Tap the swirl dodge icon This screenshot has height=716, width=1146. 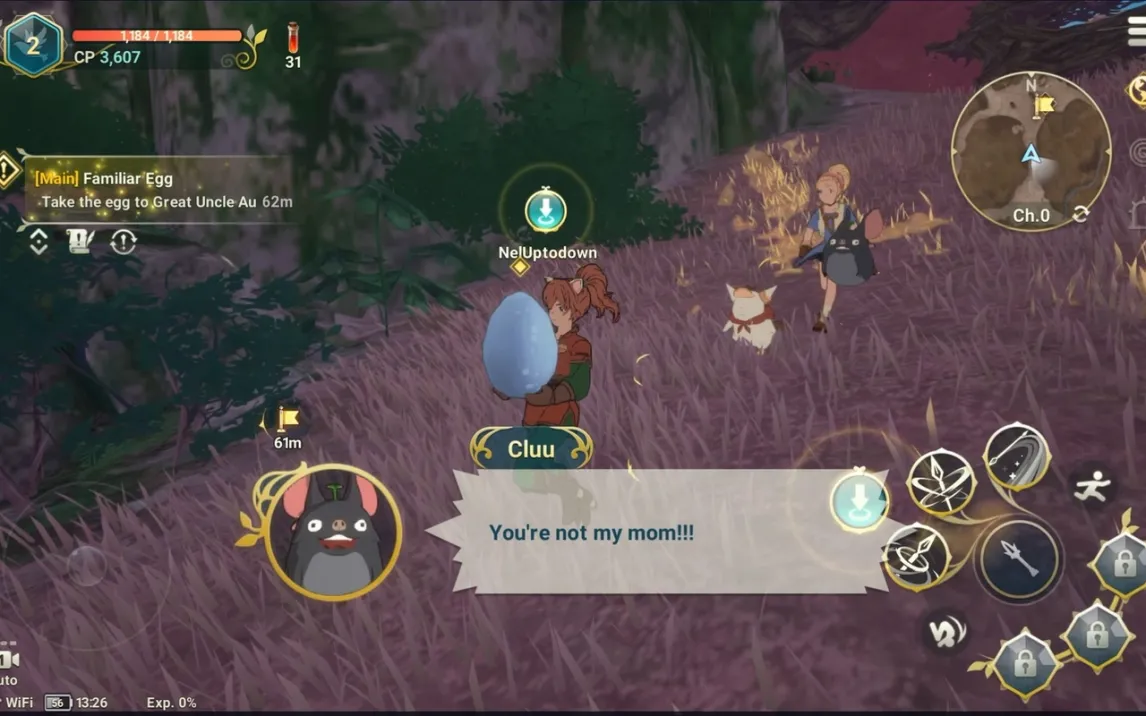[945, 631]
